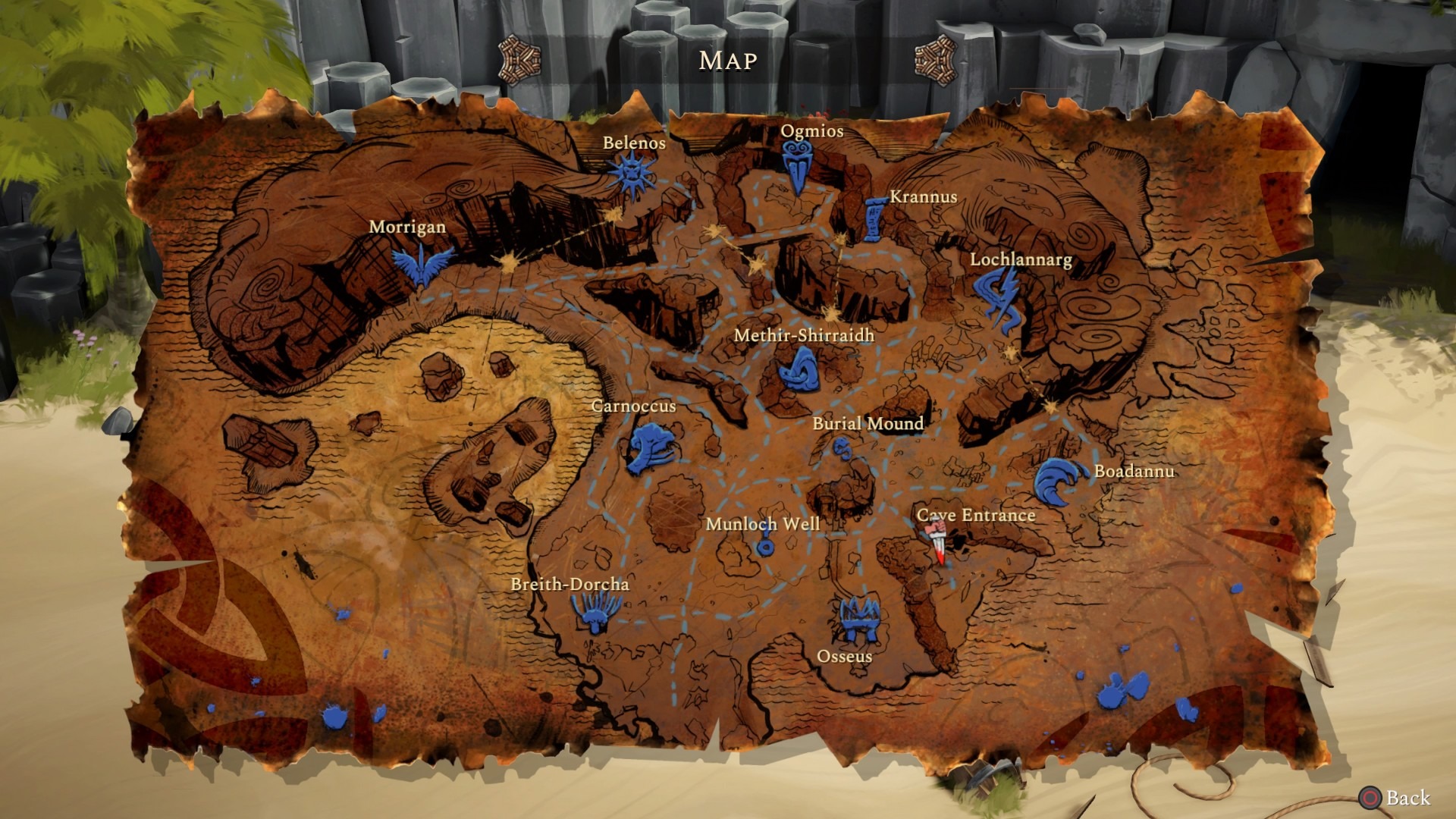
Task: Choose the Methir-Shirraidh knot marker
Action: [x=800, y=371]
